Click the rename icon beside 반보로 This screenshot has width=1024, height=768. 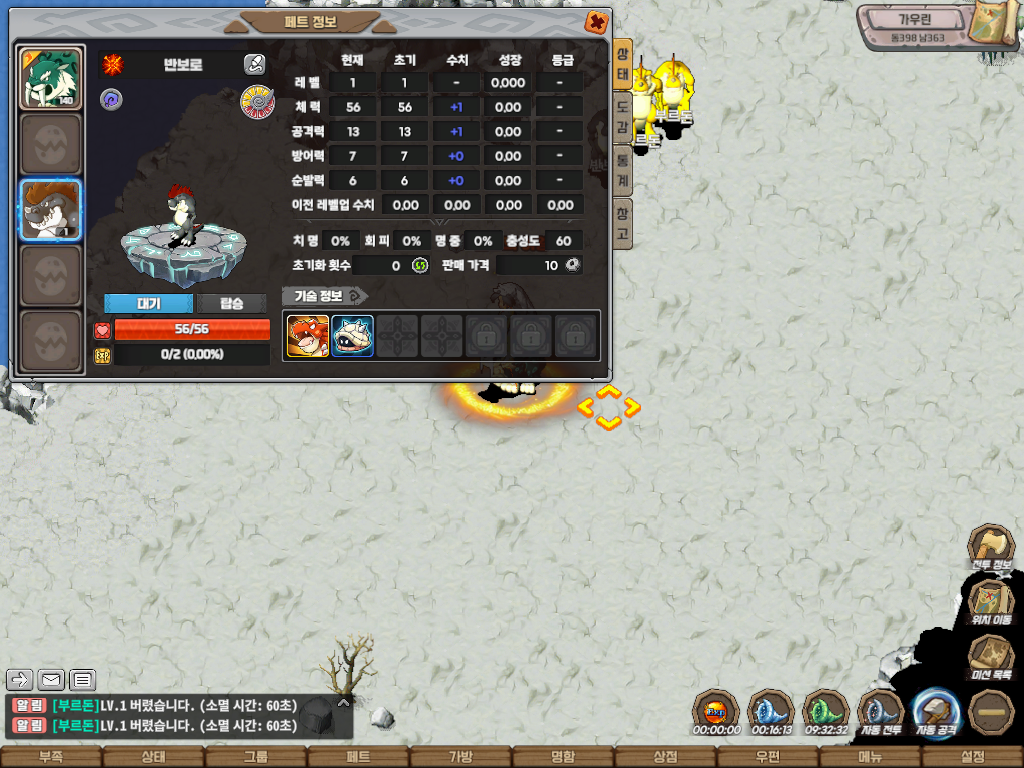[x=254, y=65]
